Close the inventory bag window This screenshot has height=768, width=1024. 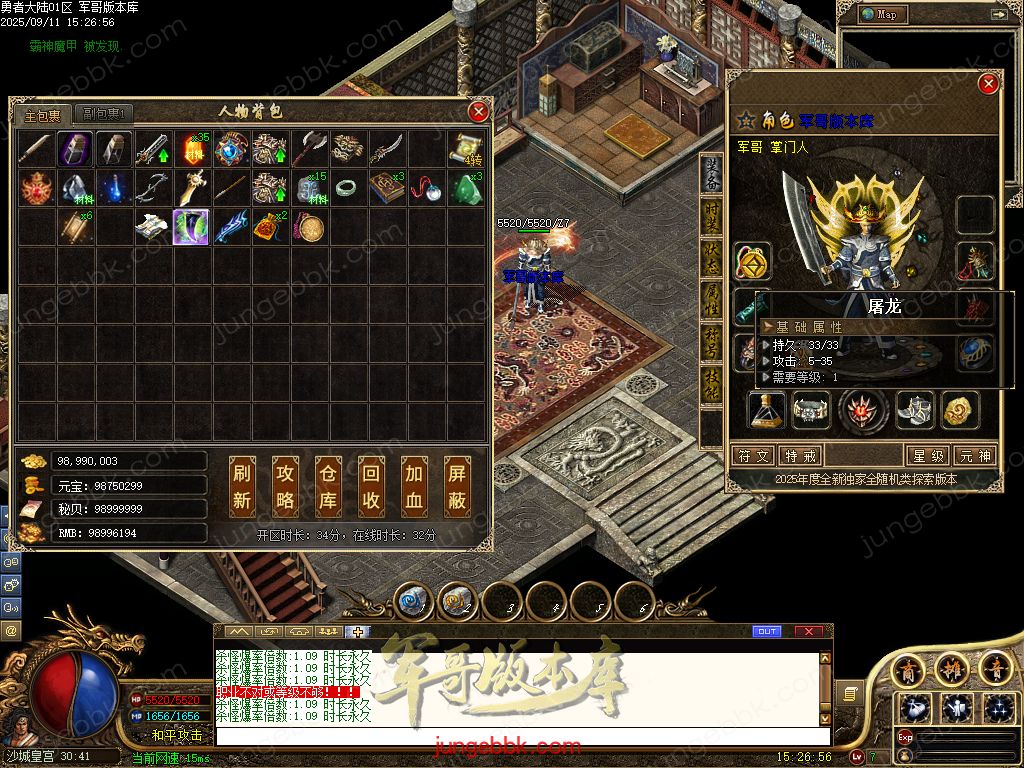point(479,111)
